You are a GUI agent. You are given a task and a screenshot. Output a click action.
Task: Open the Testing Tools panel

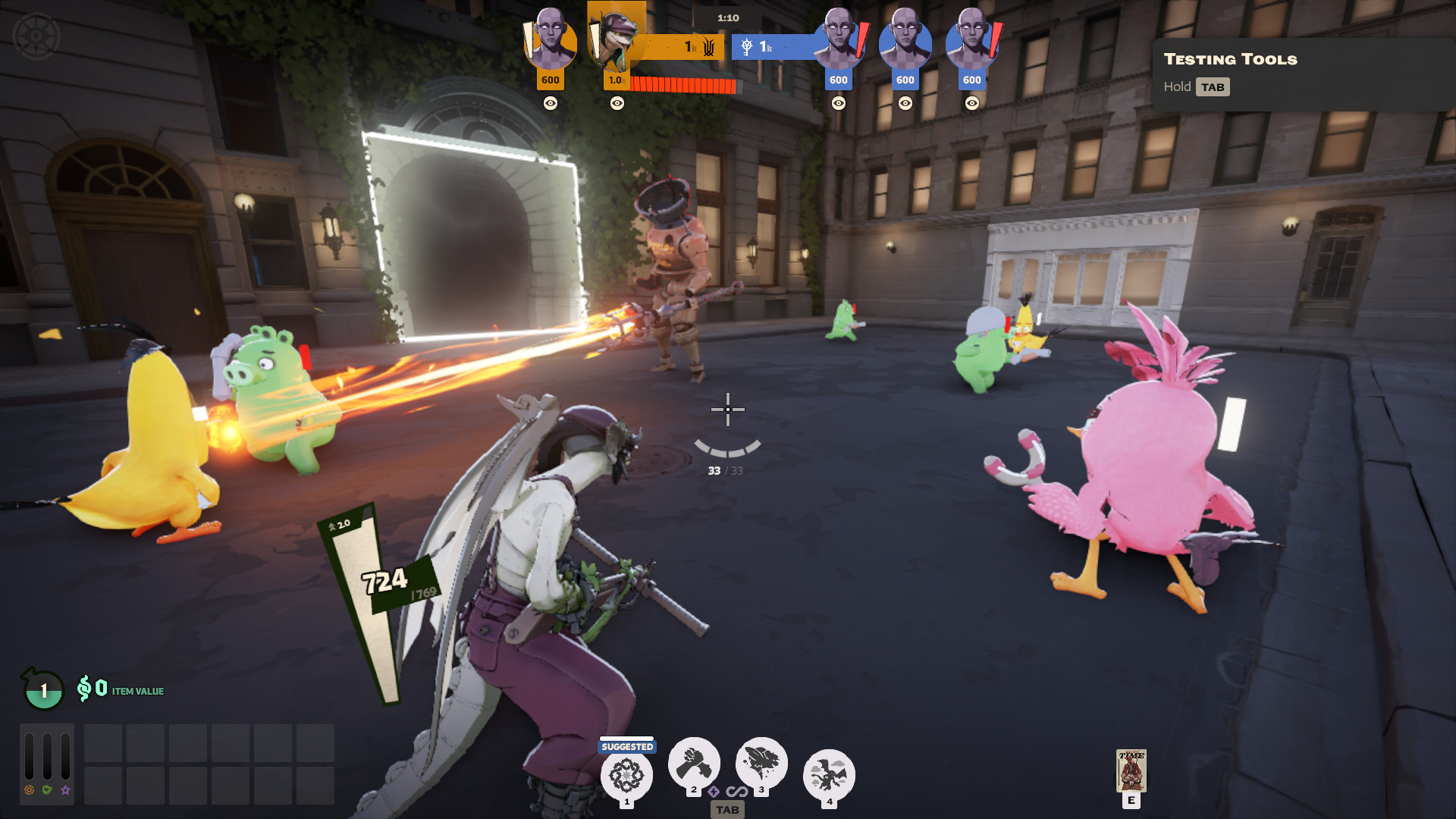coord(1230,59)
